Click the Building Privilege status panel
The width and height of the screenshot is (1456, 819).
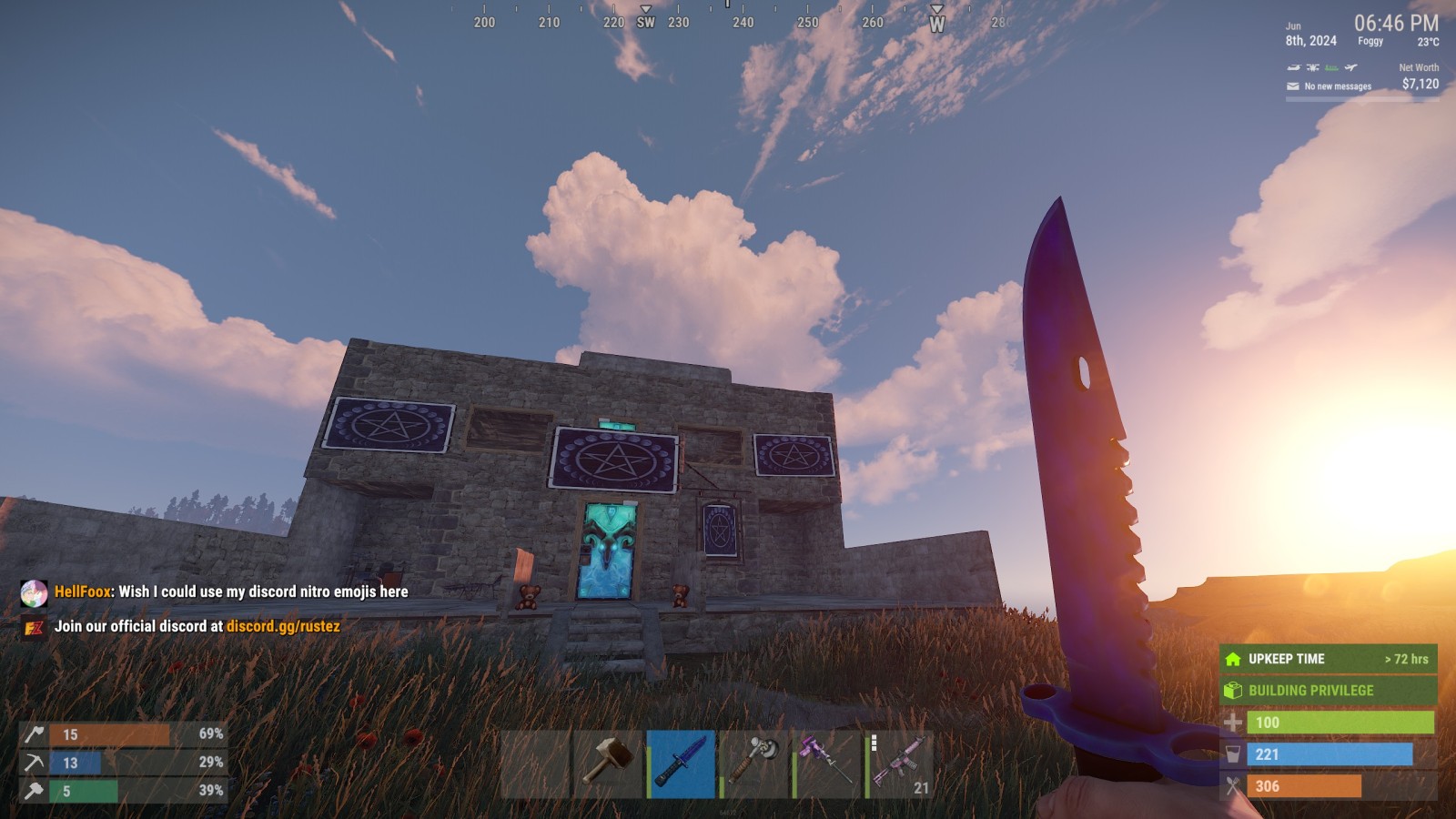1328,691
